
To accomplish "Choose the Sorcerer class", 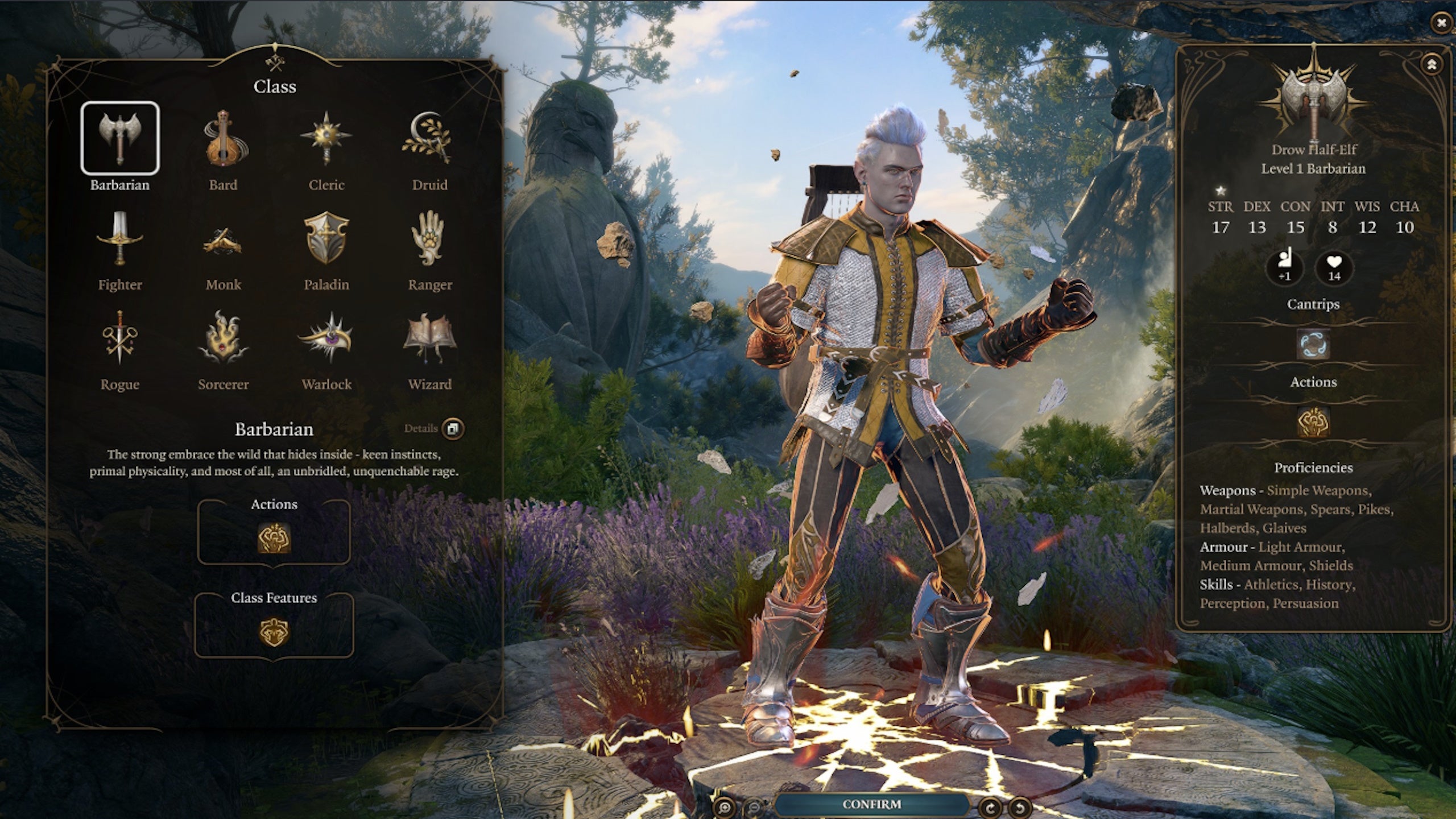I will coord(223,338).
